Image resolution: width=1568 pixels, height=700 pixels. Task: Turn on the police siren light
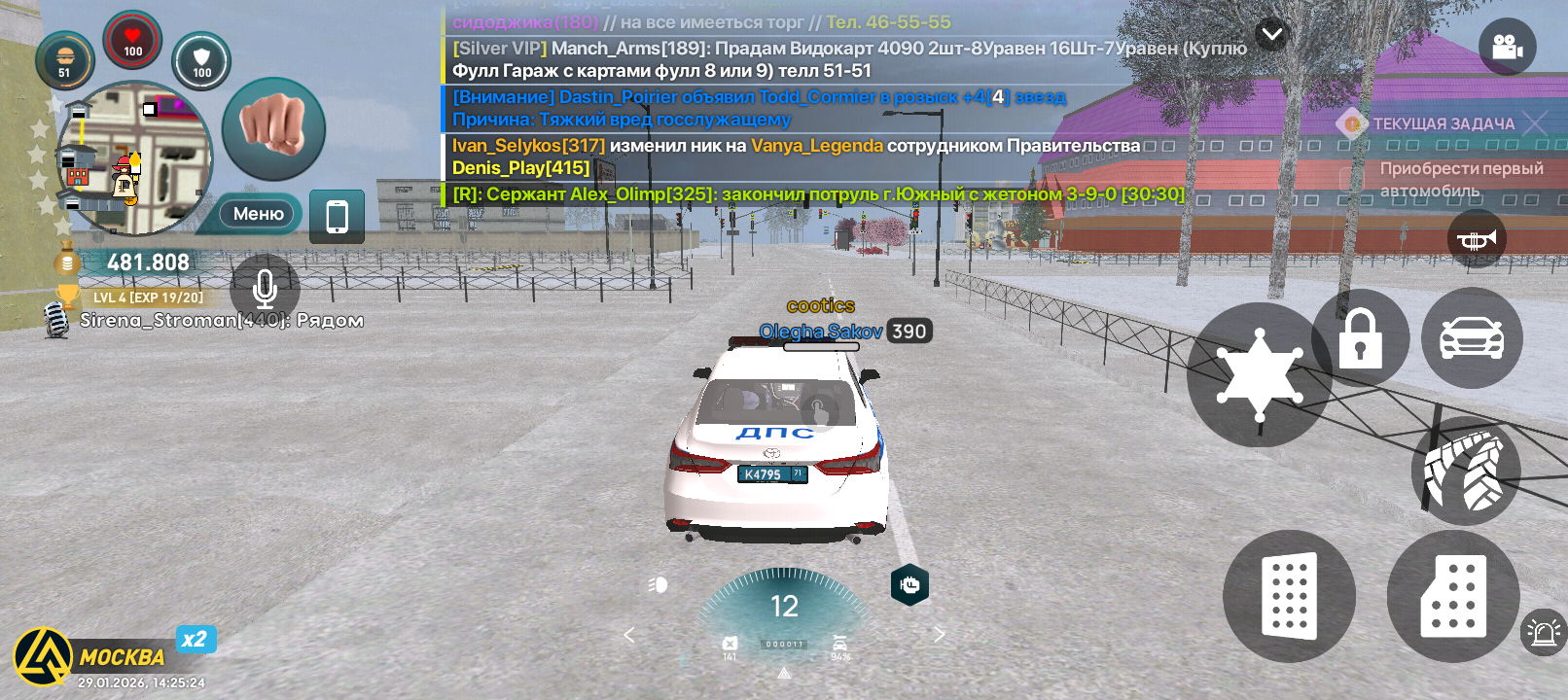click(1543, 633)
